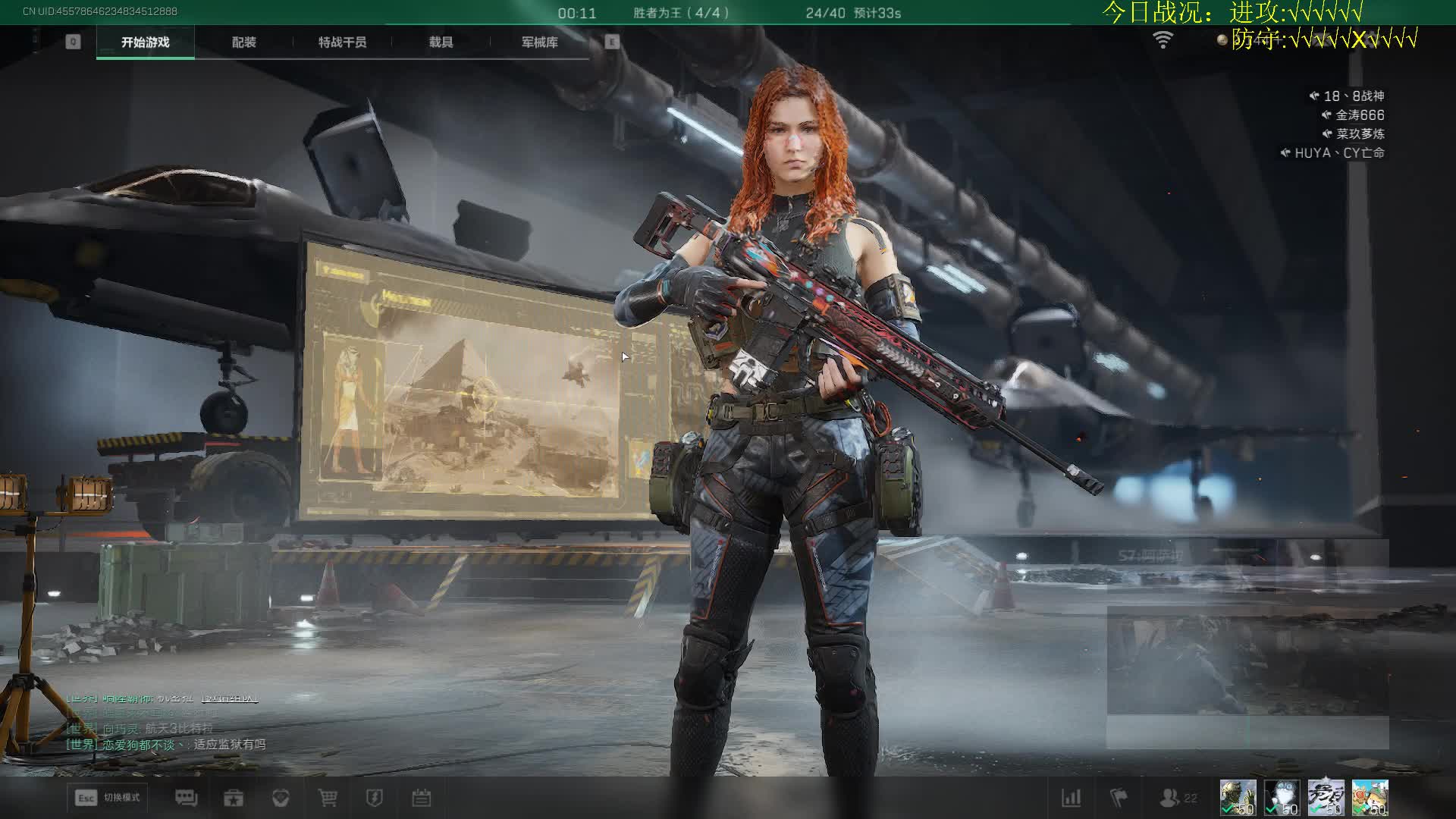Viewport: 1456px width, 819px height.
Task: Click the 切换模式 switch mode button
Action: 108,798
